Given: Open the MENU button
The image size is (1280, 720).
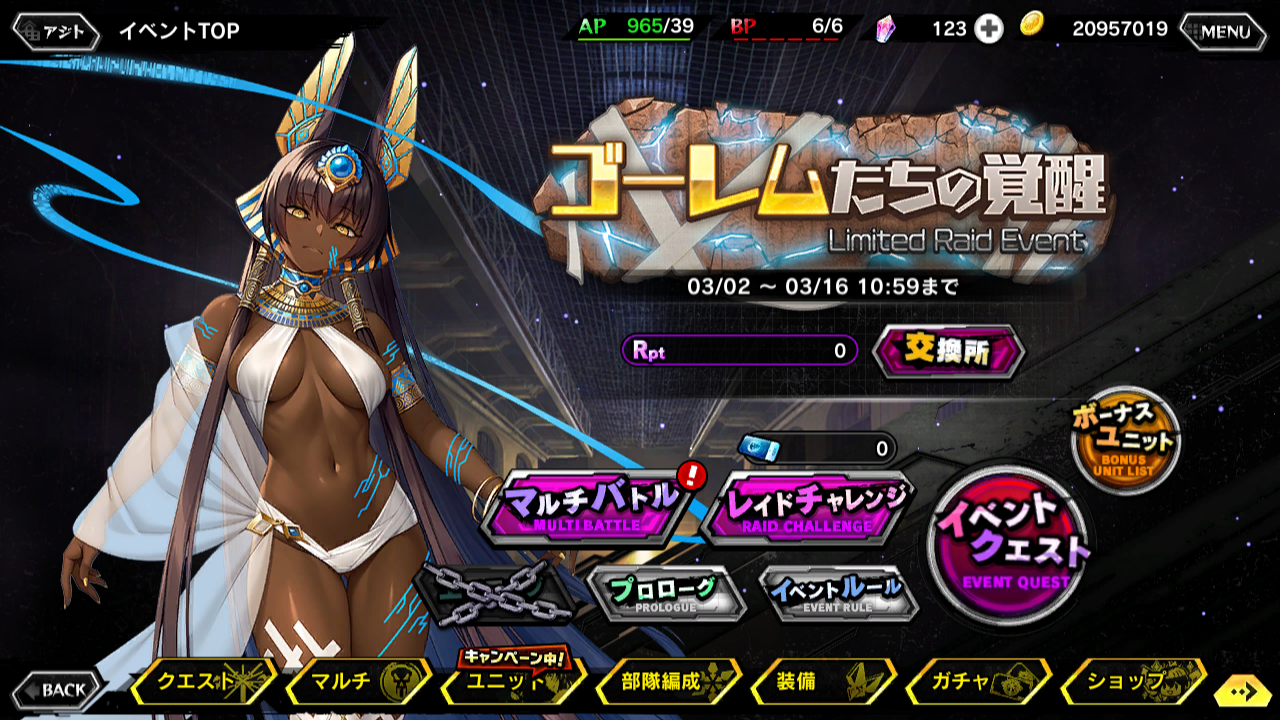Looking at the screenshot, I should [1222, 31].
